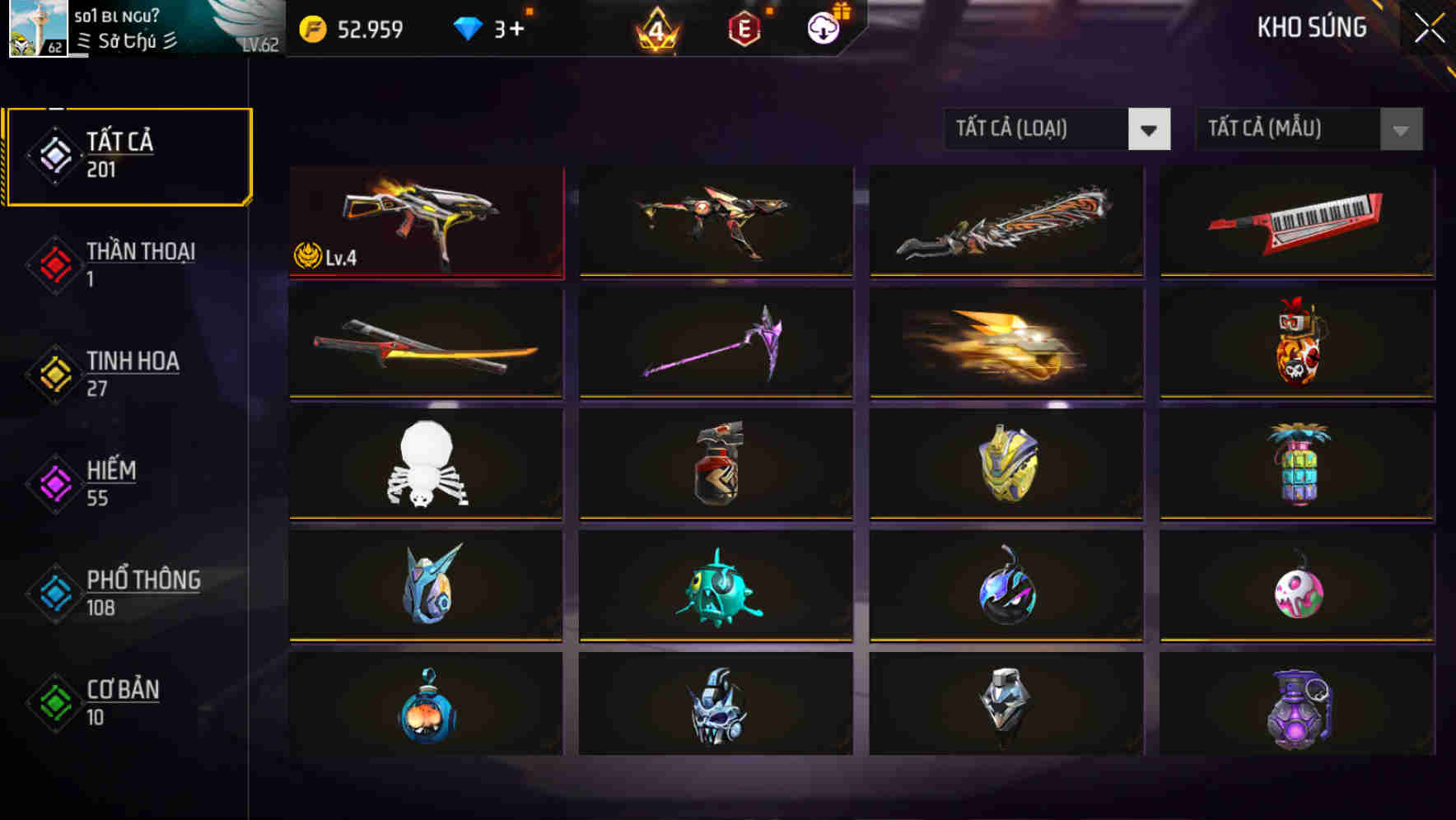
Task: Open the cloud download gift icon
Action: (823, 28)
